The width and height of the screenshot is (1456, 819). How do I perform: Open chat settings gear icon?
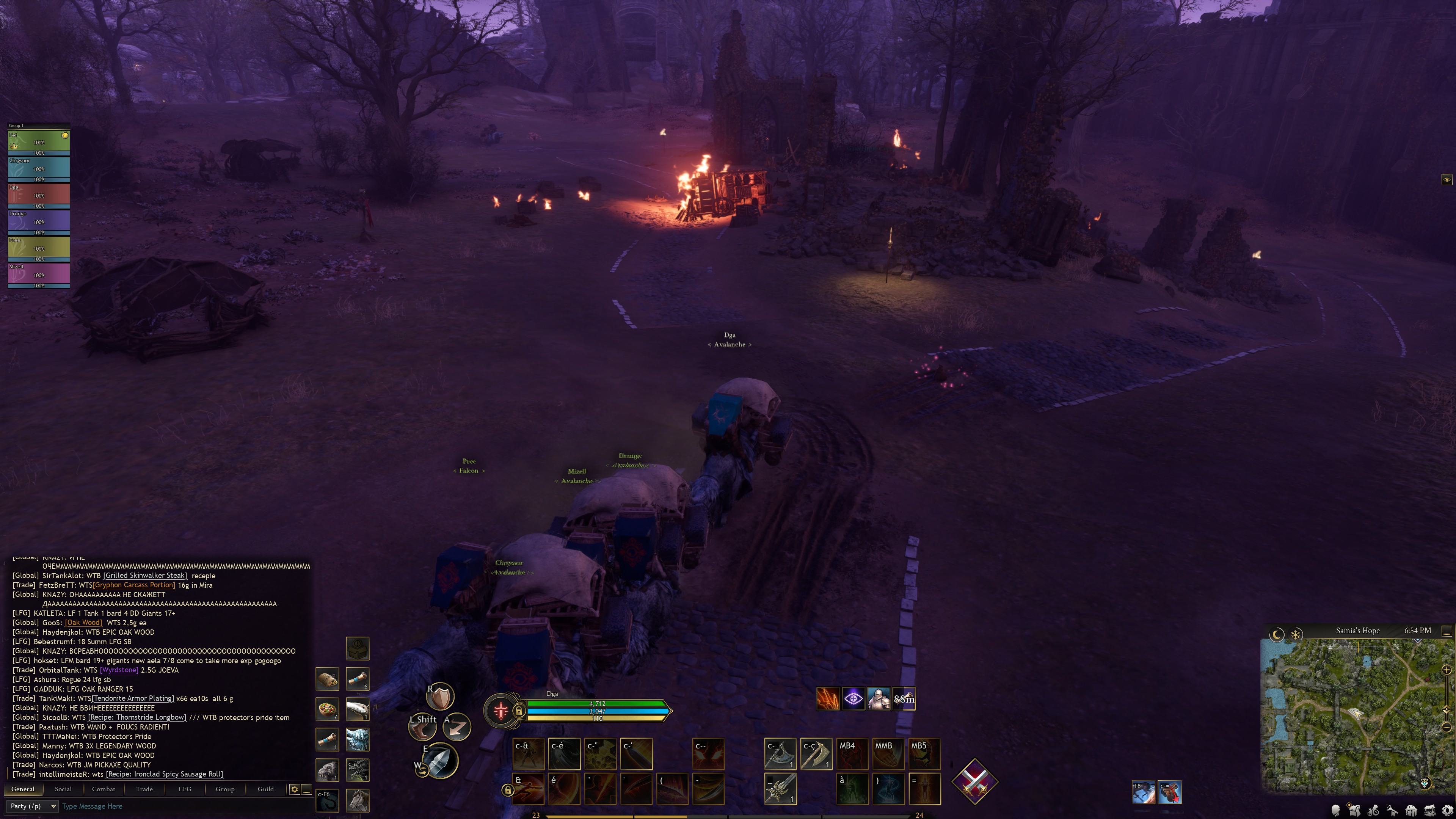click(x=295, y=789)
